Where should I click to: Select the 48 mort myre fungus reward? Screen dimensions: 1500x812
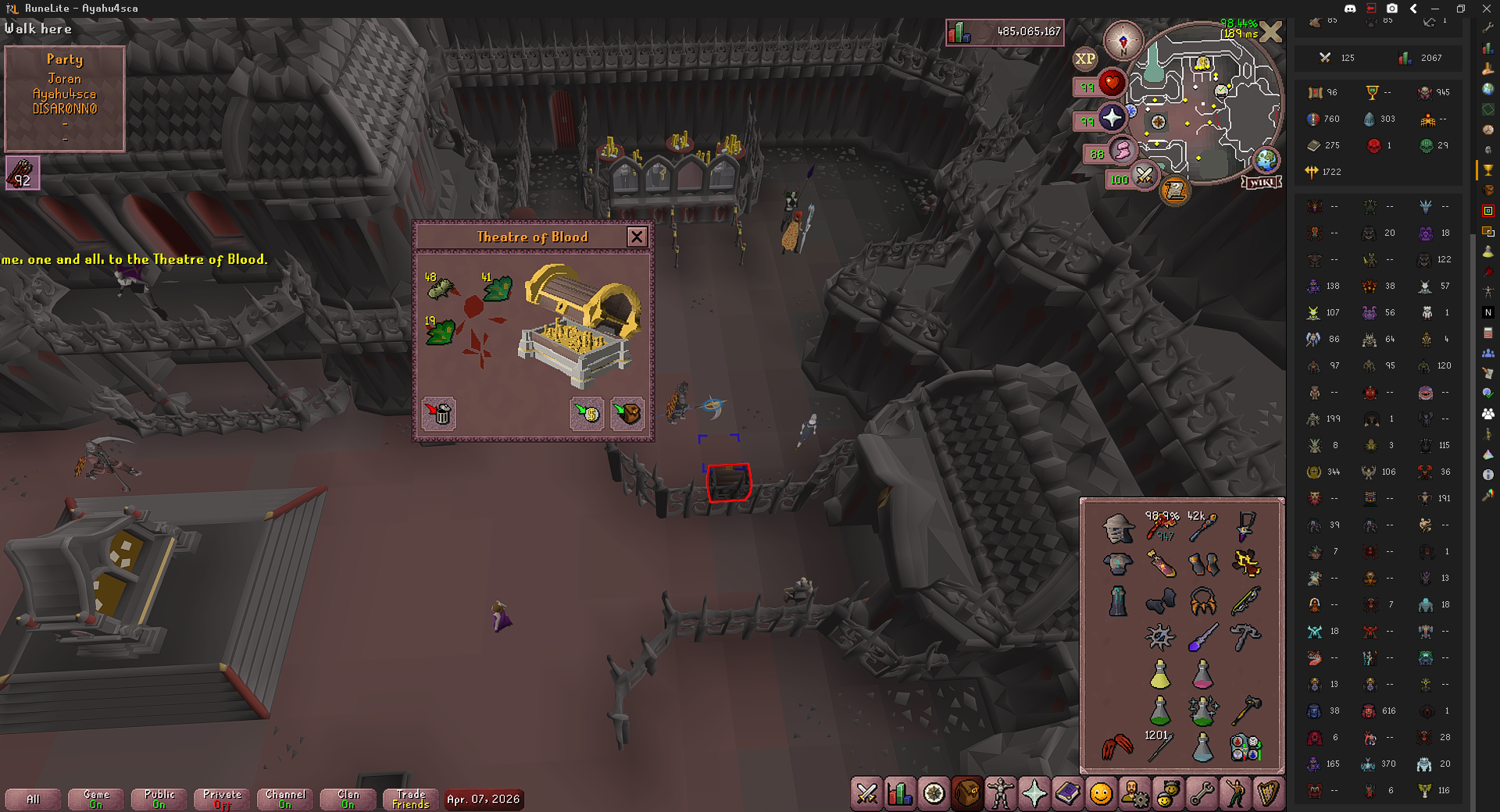click(x=440, y=288)
